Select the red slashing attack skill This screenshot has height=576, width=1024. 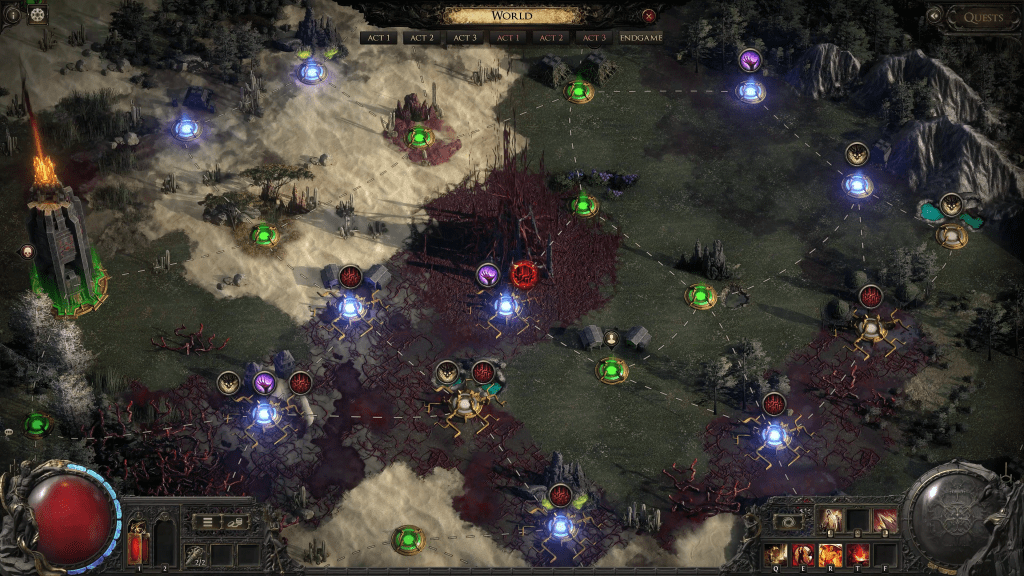[885, 520]
